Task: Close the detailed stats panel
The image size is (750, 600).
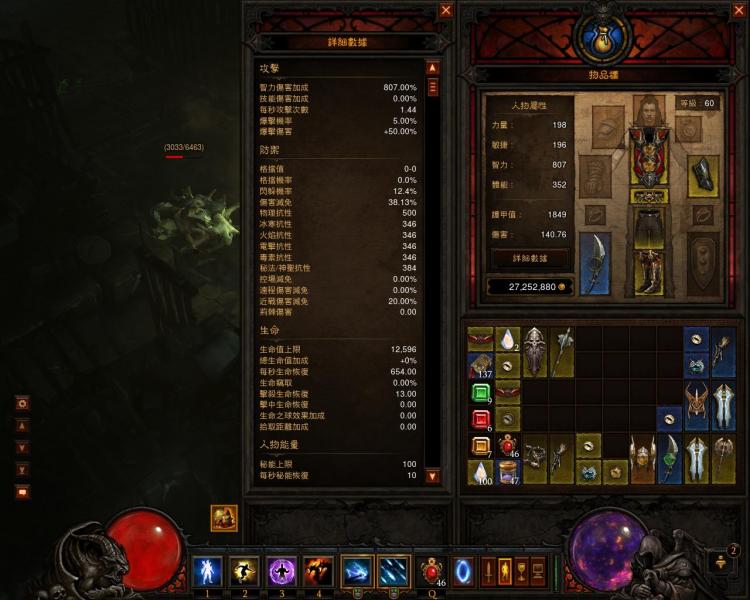Action: (x=446, y=10)
